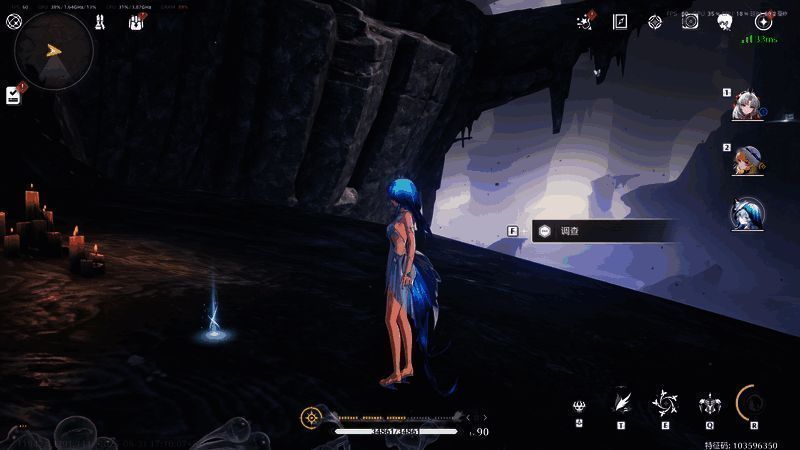Viewport: 800px width, 450px height.
Task: Unleash the R ultimate with the orange ring
Action: pyautogui.click(x=753, y=402)
